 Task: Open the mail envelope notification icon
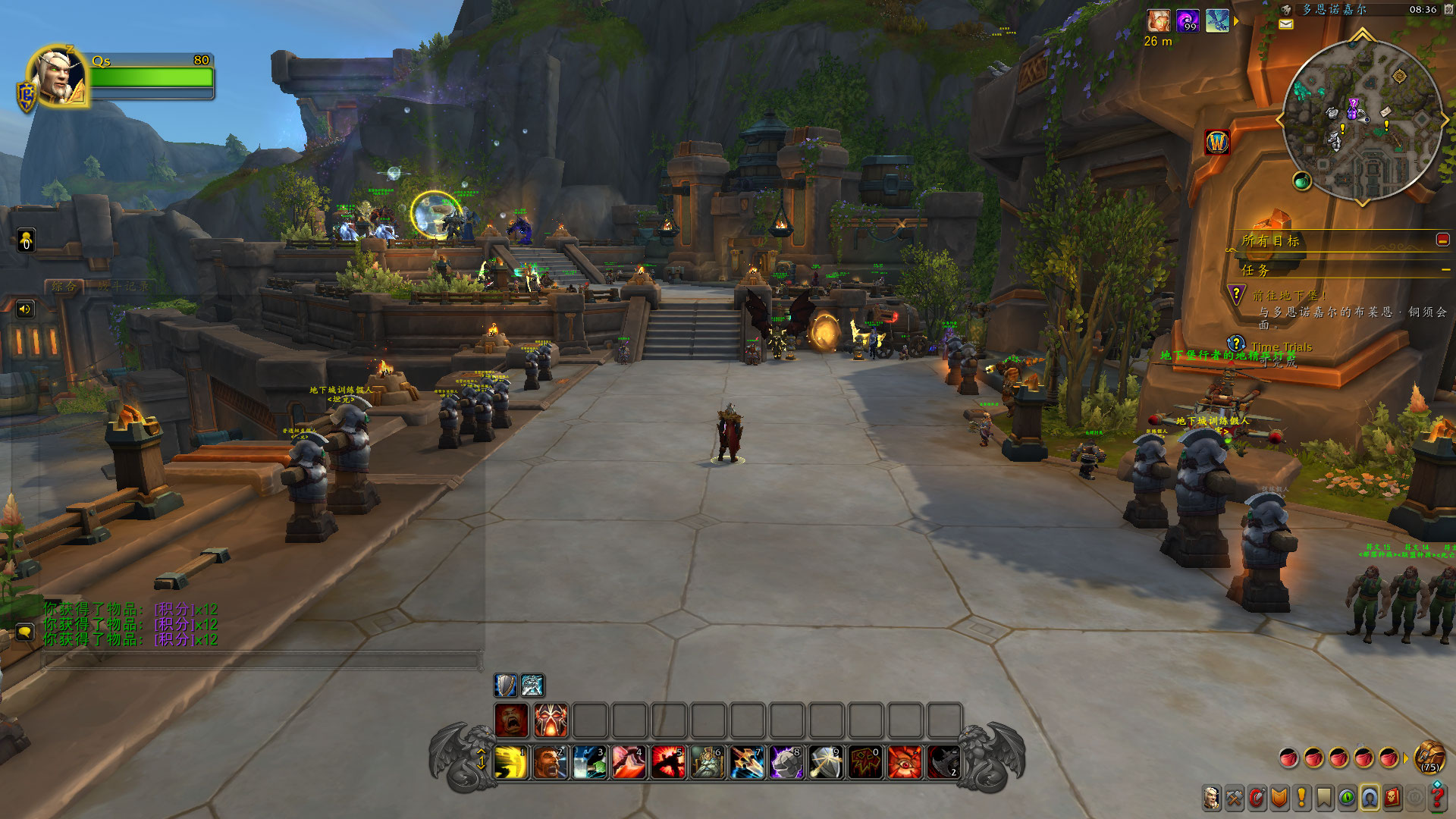click(x=1286, y=24)
